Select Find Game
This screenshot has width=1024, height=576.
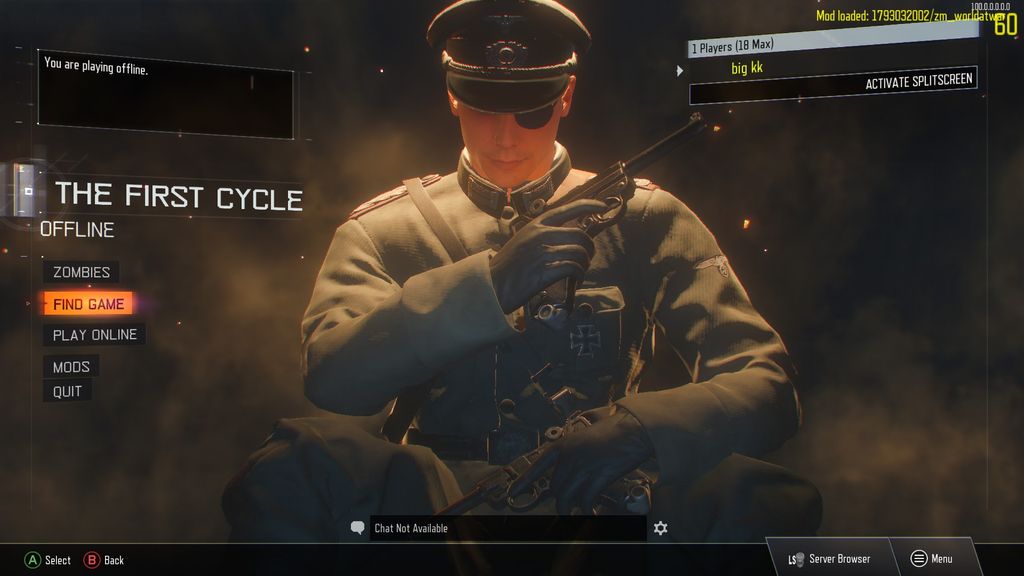(x=88, y=304)
